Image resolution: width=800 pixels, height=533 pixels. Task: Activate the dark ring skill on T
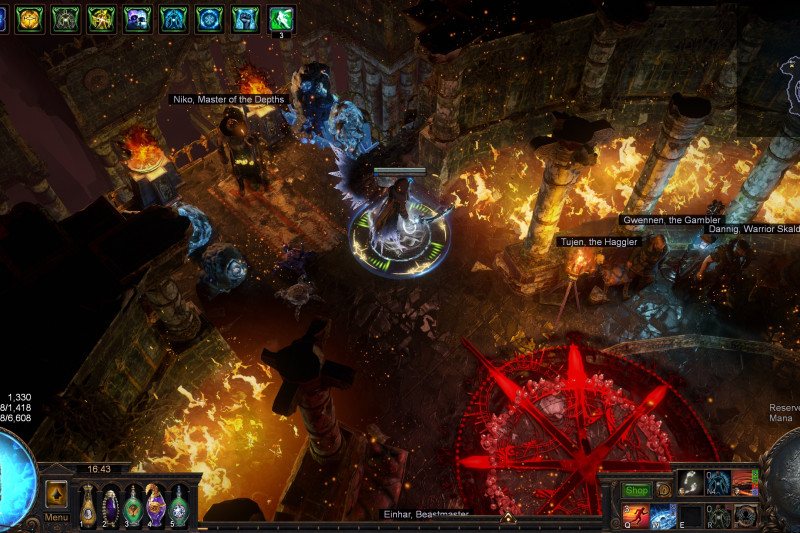(x=745, y=516)
